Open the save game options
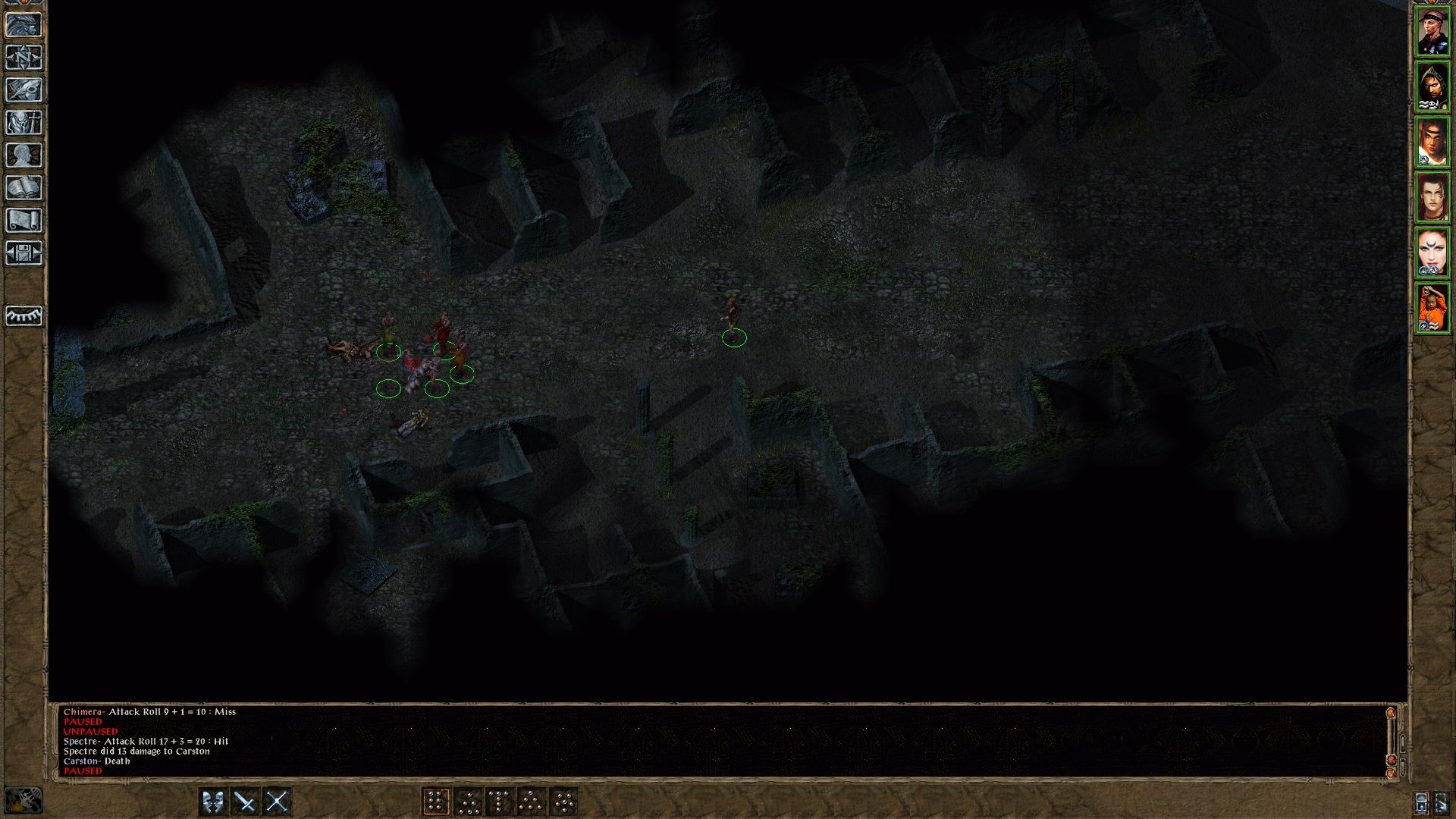1456x819 pixels. click(25, 253)
